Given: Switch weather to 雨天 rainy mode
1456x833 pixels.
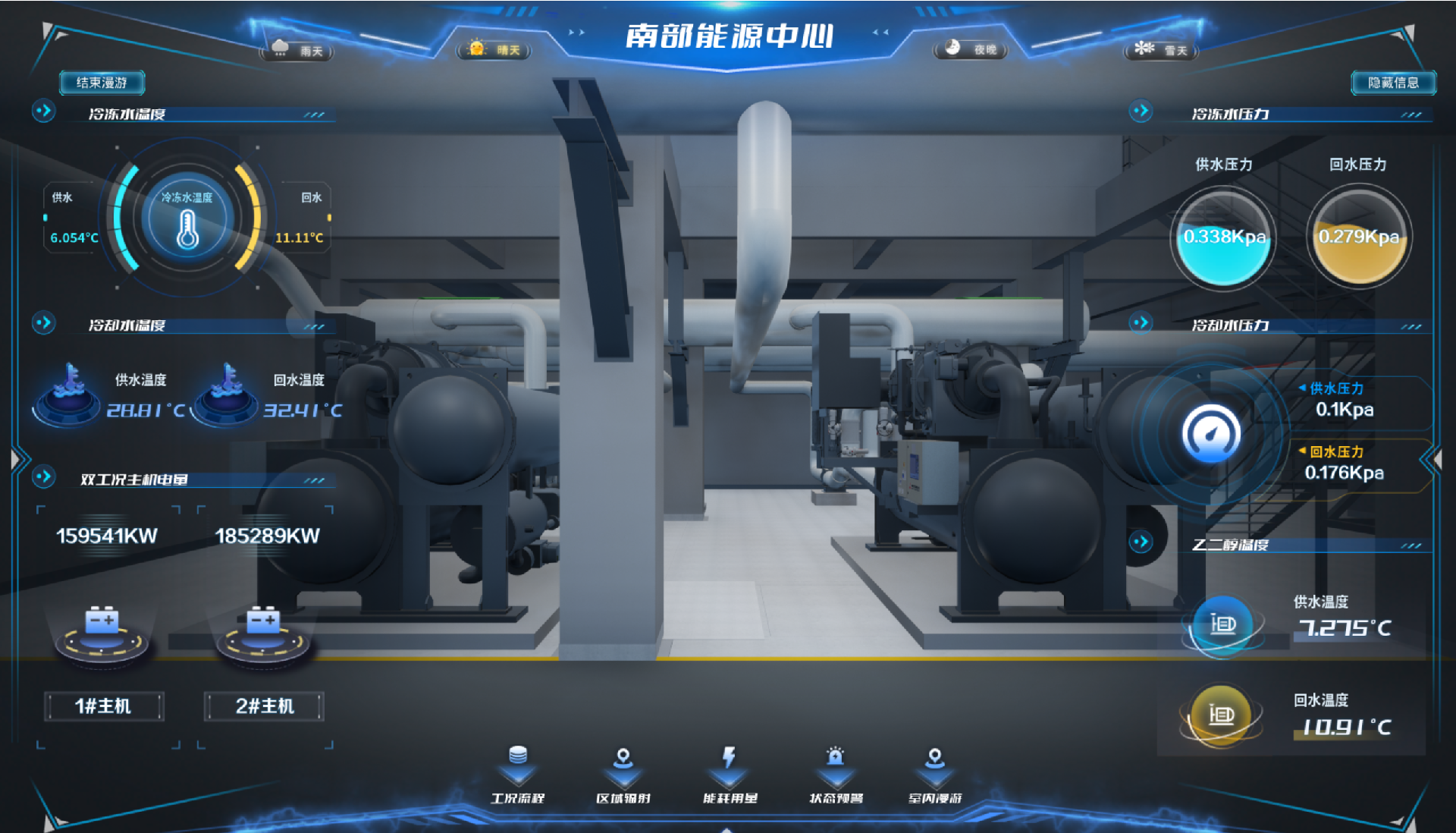Looking at the screenshot, I should point(298,49).
